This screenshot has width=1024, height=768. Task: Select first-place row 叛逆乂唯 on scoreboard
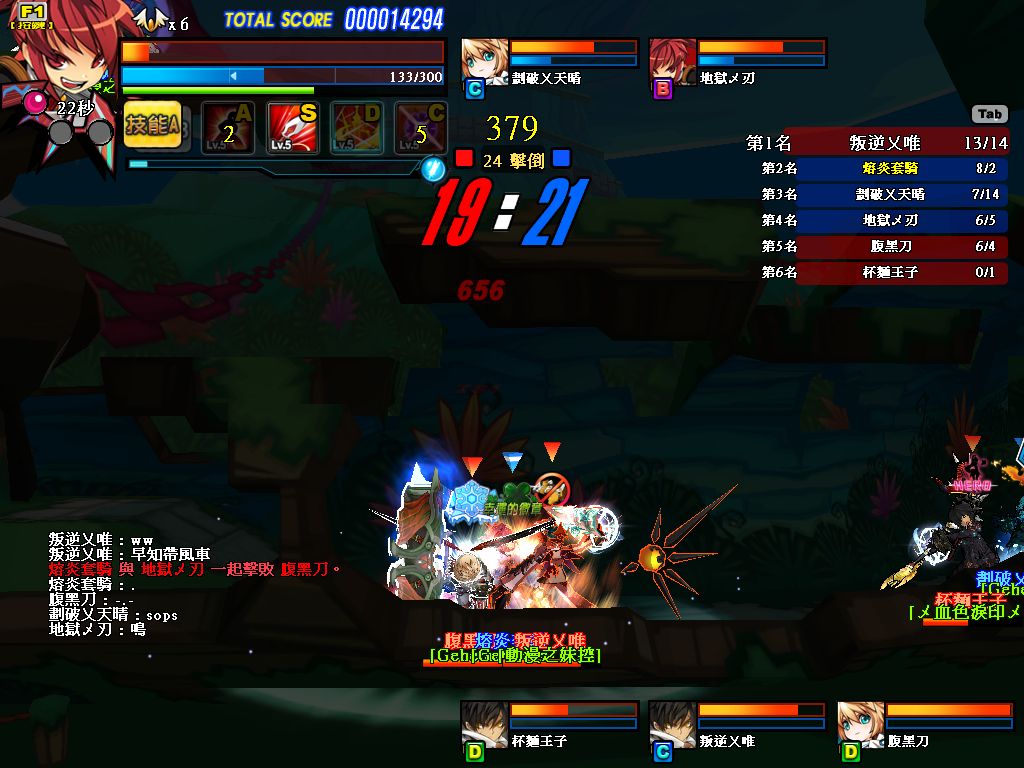tap(876, 143)
